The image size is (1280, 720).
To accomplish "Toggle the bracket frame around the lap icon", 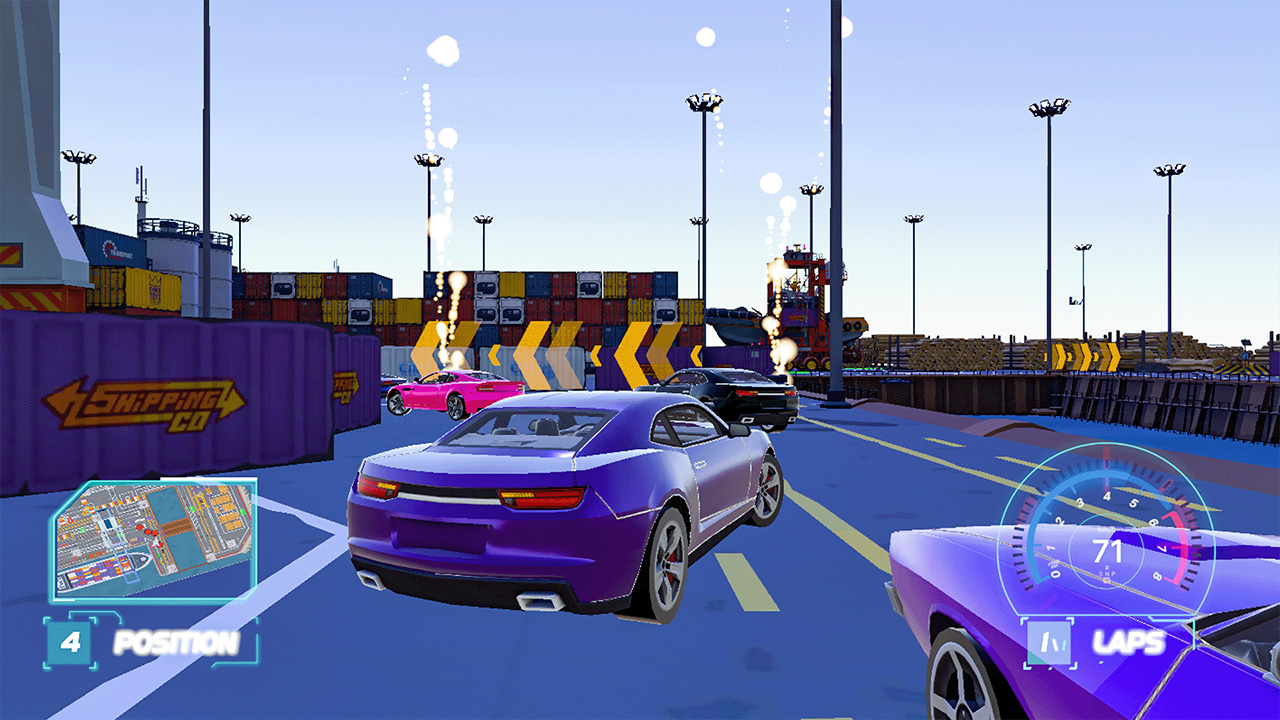I will 1027,620.
